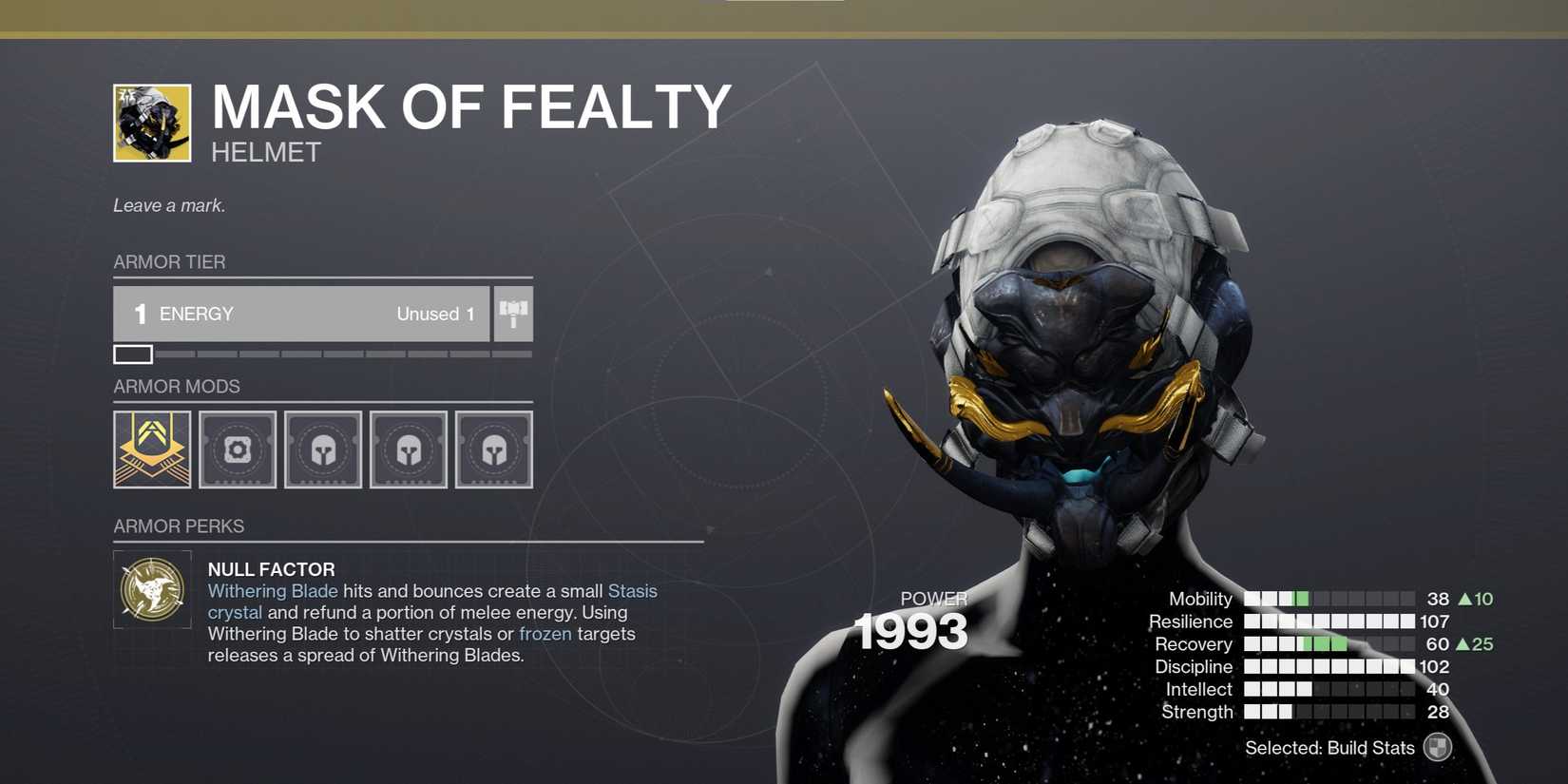
Task: Expand the Armor Perks section
Action: (179, 526)
